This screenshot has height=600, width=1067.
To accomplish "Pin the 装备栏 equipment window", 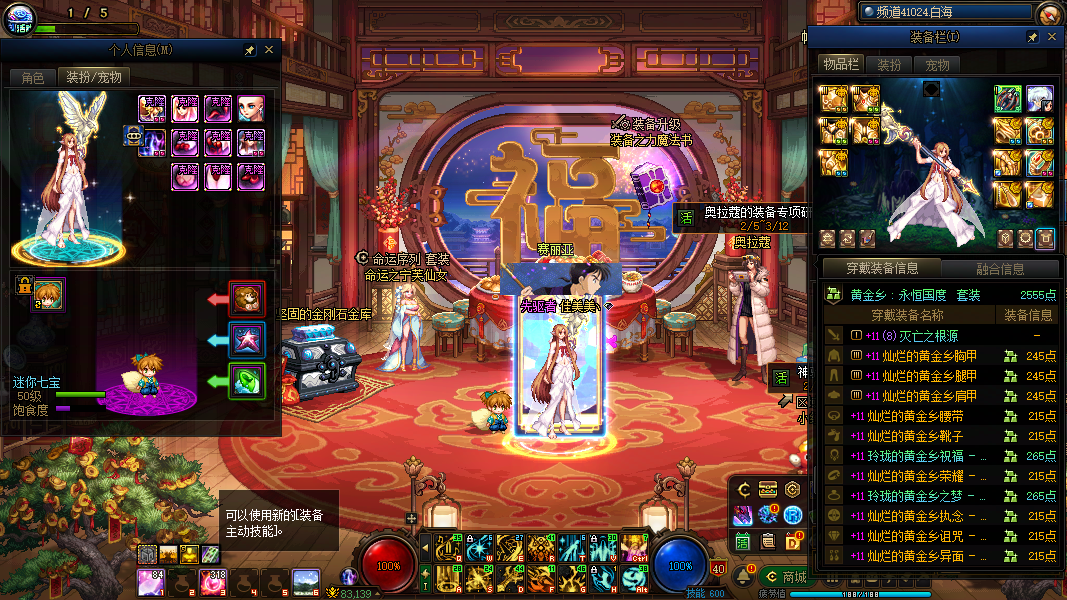I will (1032, 36).
